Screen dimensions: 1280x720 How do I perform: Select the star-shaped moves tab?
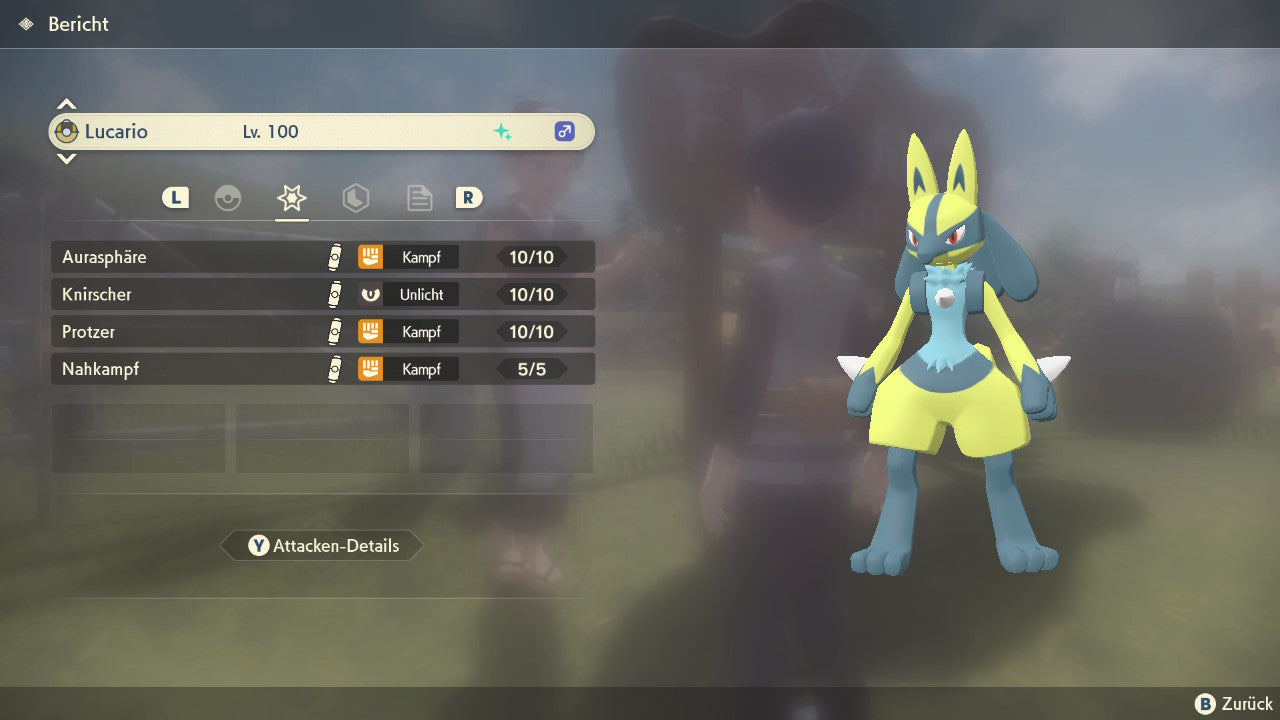point(291,198)
